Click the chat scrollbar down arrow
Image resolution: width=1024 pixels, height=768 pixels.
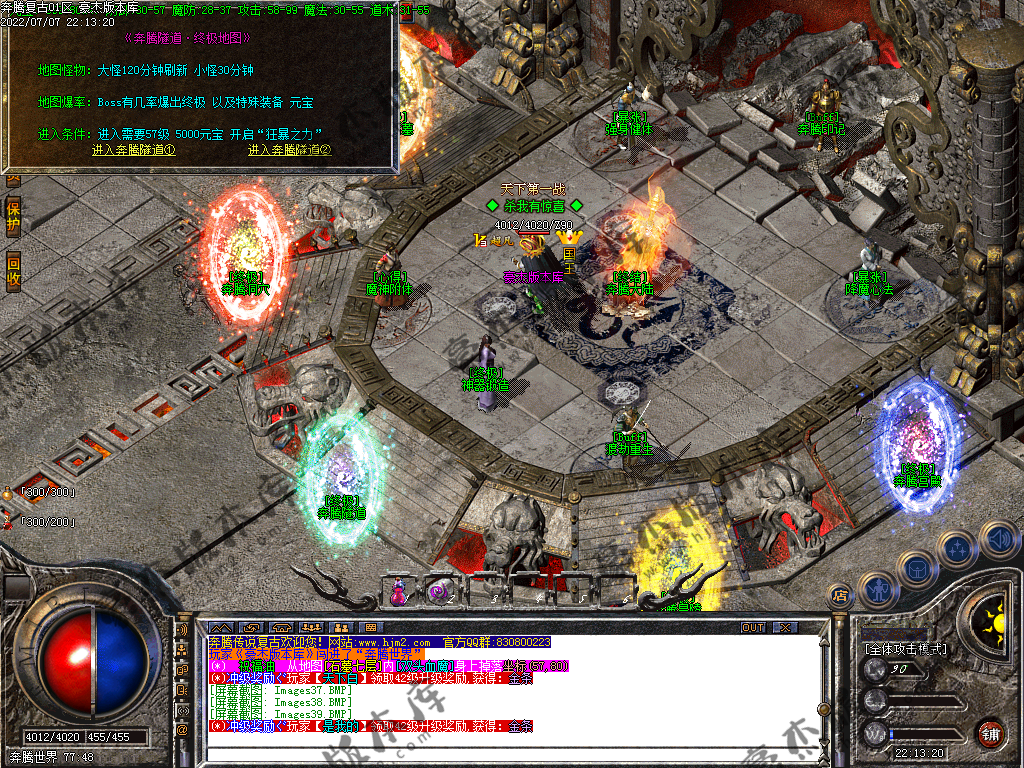pyautogui.click(x=823, y=743)
